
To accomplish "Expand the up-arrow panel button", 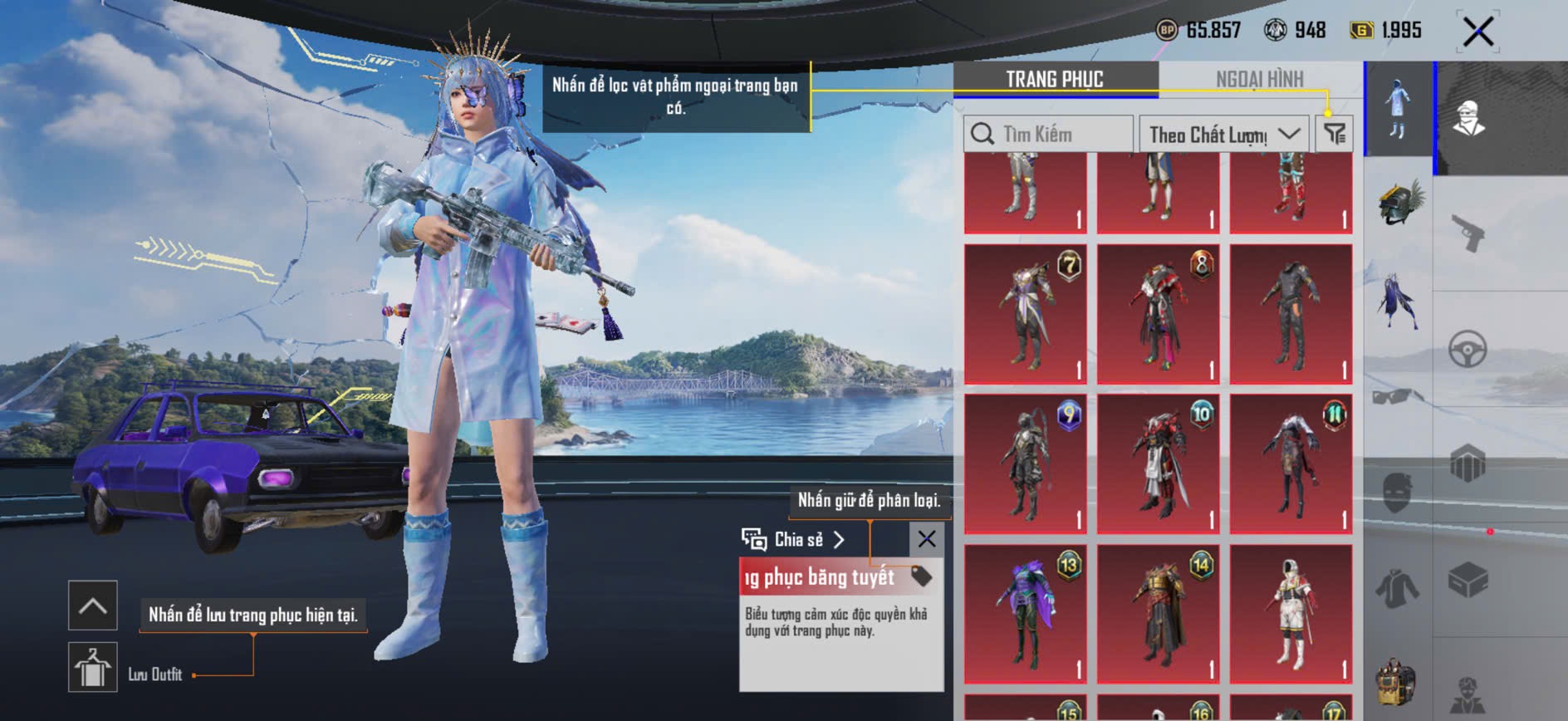I will pos(92,606).
